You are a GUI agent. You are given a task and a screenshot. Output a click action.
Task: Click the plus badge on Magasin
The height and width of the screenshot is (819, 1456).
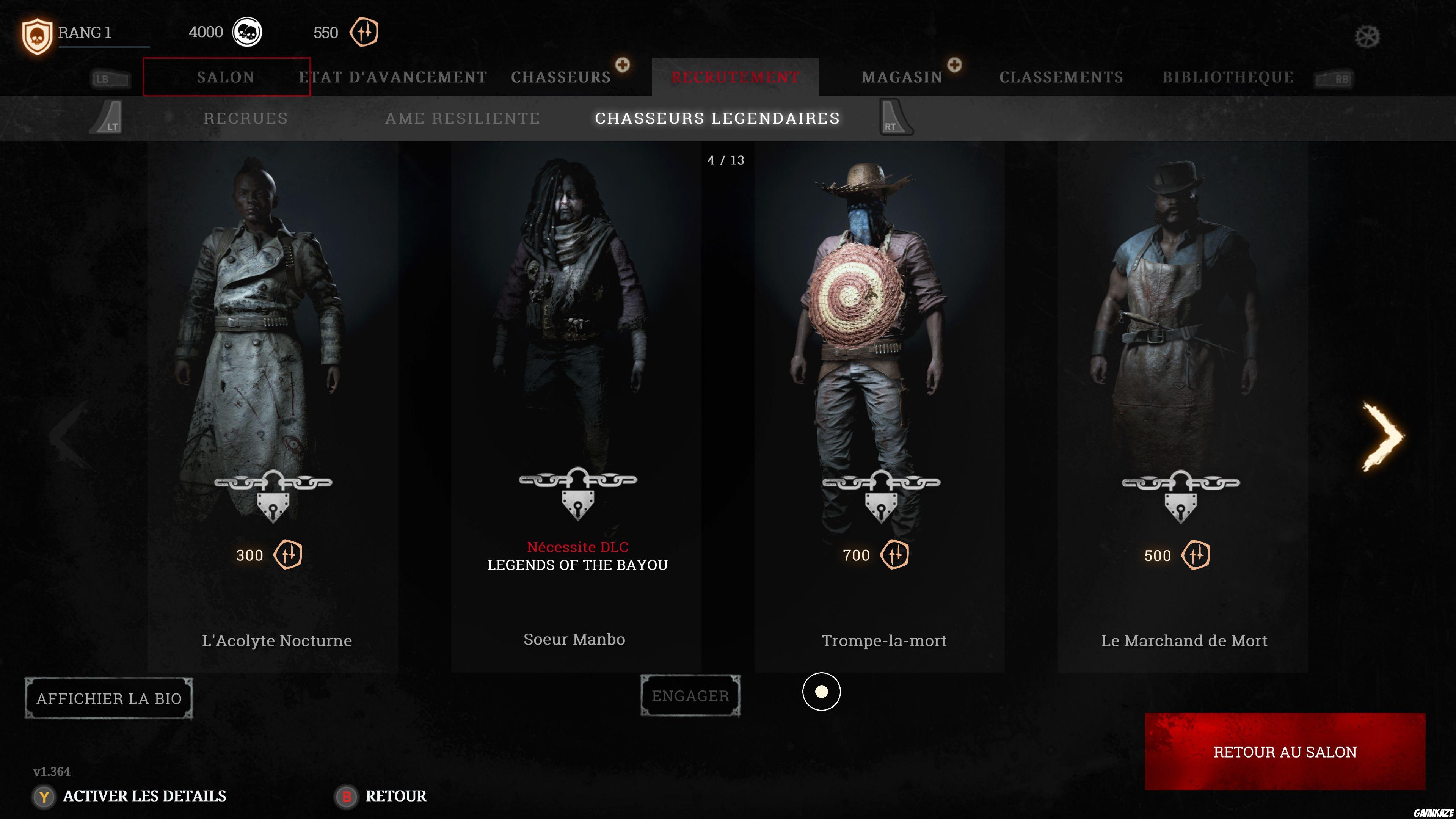pos(955,66)
